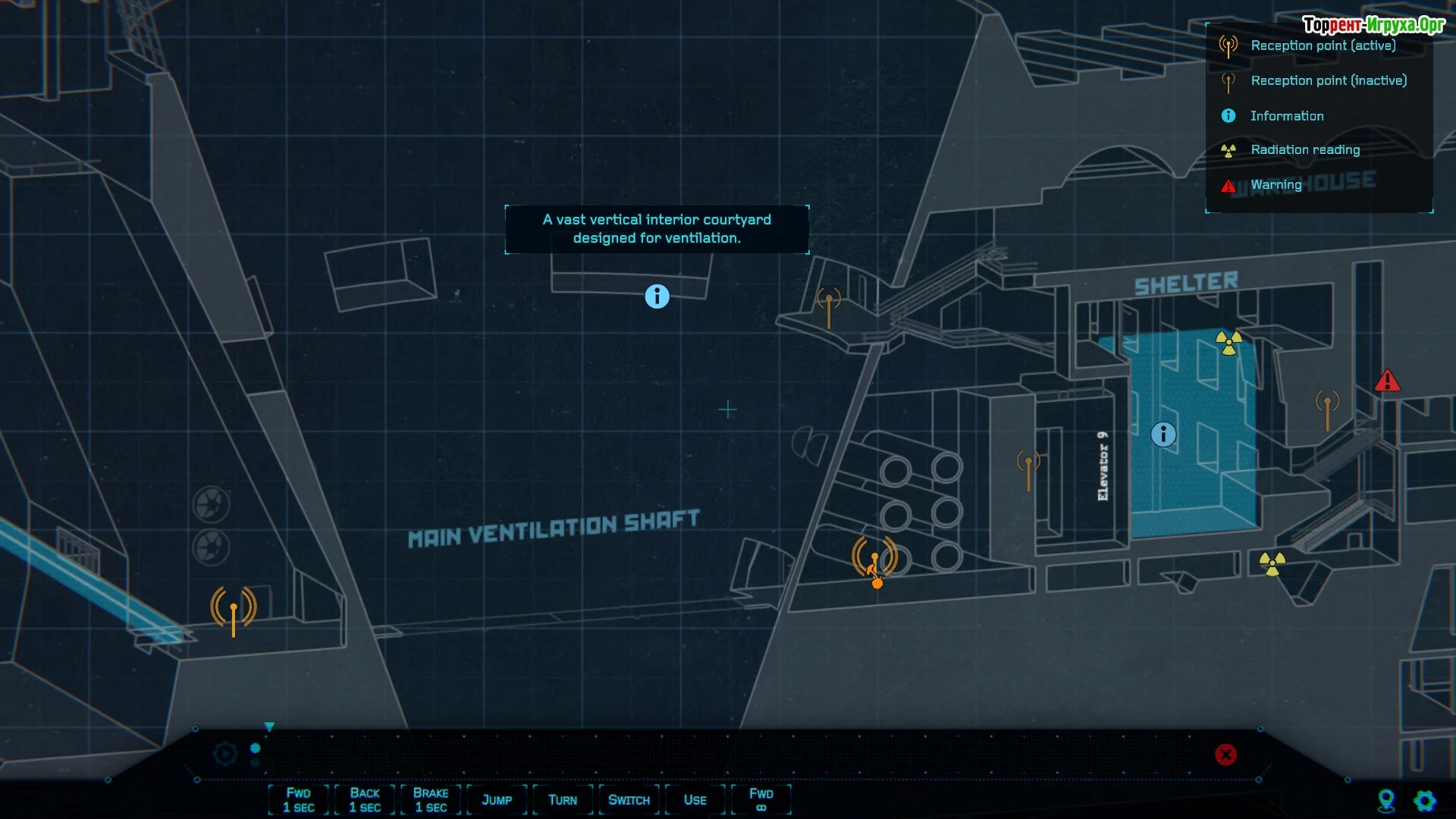Add the infinite Fwd command

[761, 800]
